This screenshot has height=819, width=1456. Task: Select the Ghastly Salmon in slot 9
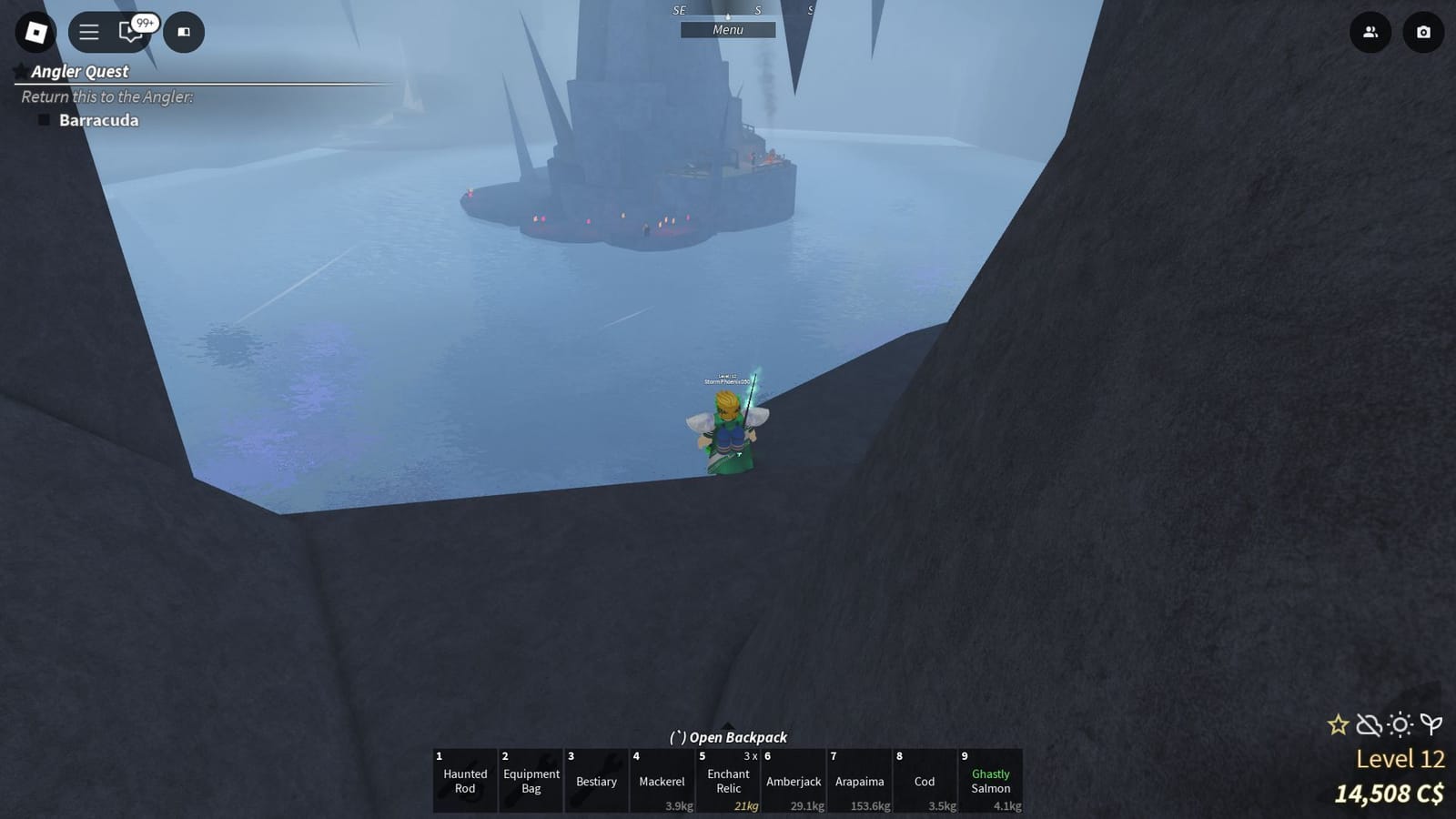[990, 781]
